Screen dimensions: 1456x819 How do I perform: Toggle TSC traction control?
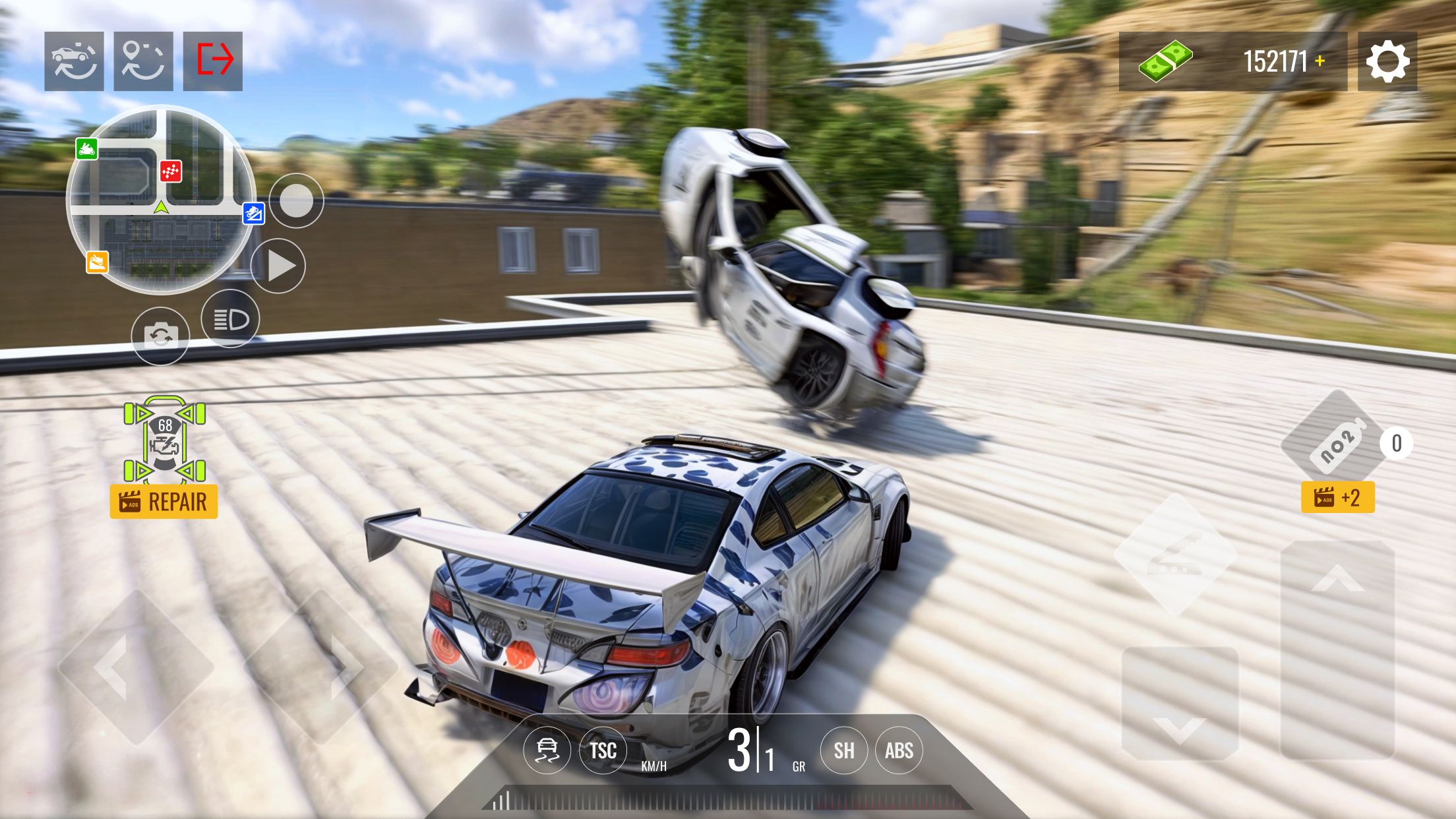coord(603,750)
